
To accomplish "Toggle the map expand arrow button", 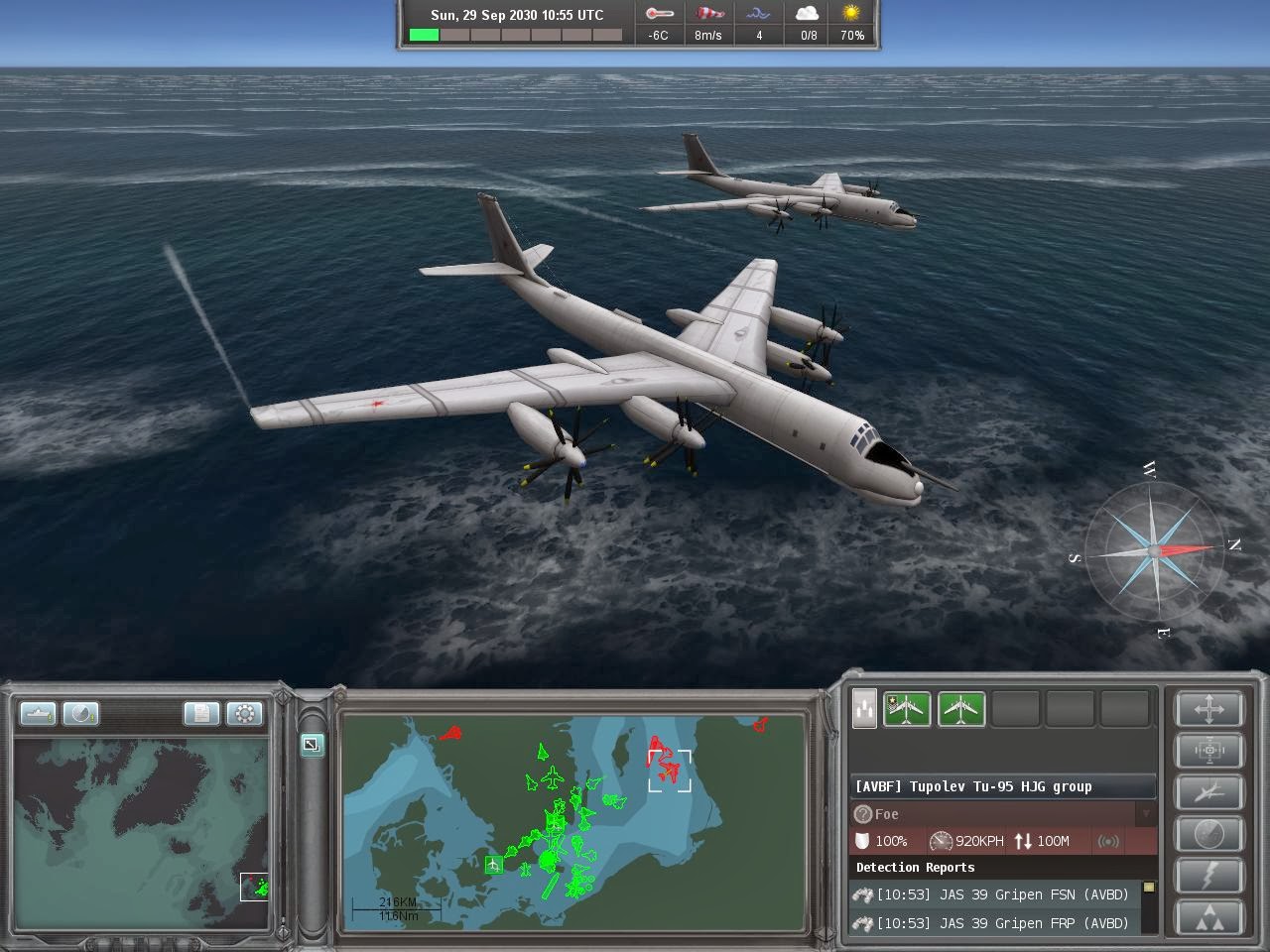I will coord(312,746).
